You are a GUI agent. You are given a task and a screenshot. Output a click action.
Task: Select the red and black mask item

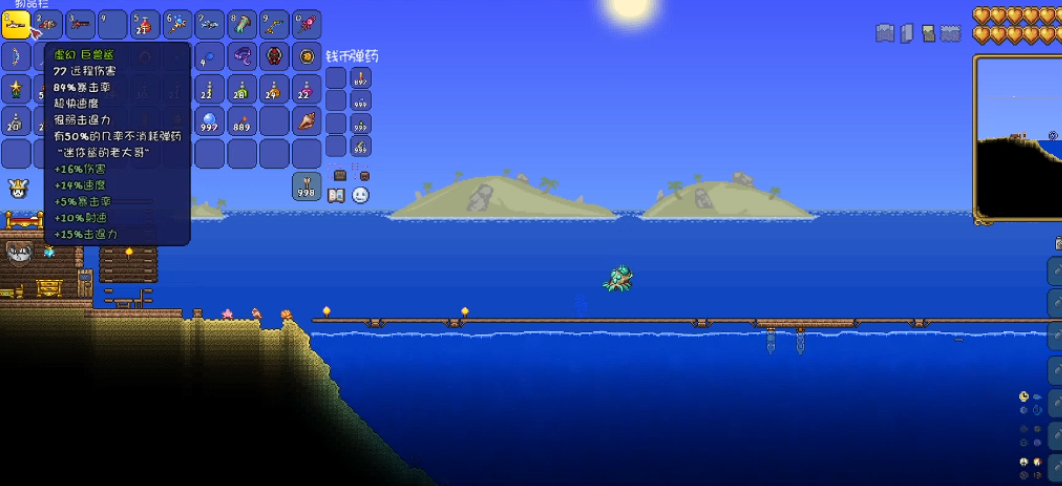(274, 56)
